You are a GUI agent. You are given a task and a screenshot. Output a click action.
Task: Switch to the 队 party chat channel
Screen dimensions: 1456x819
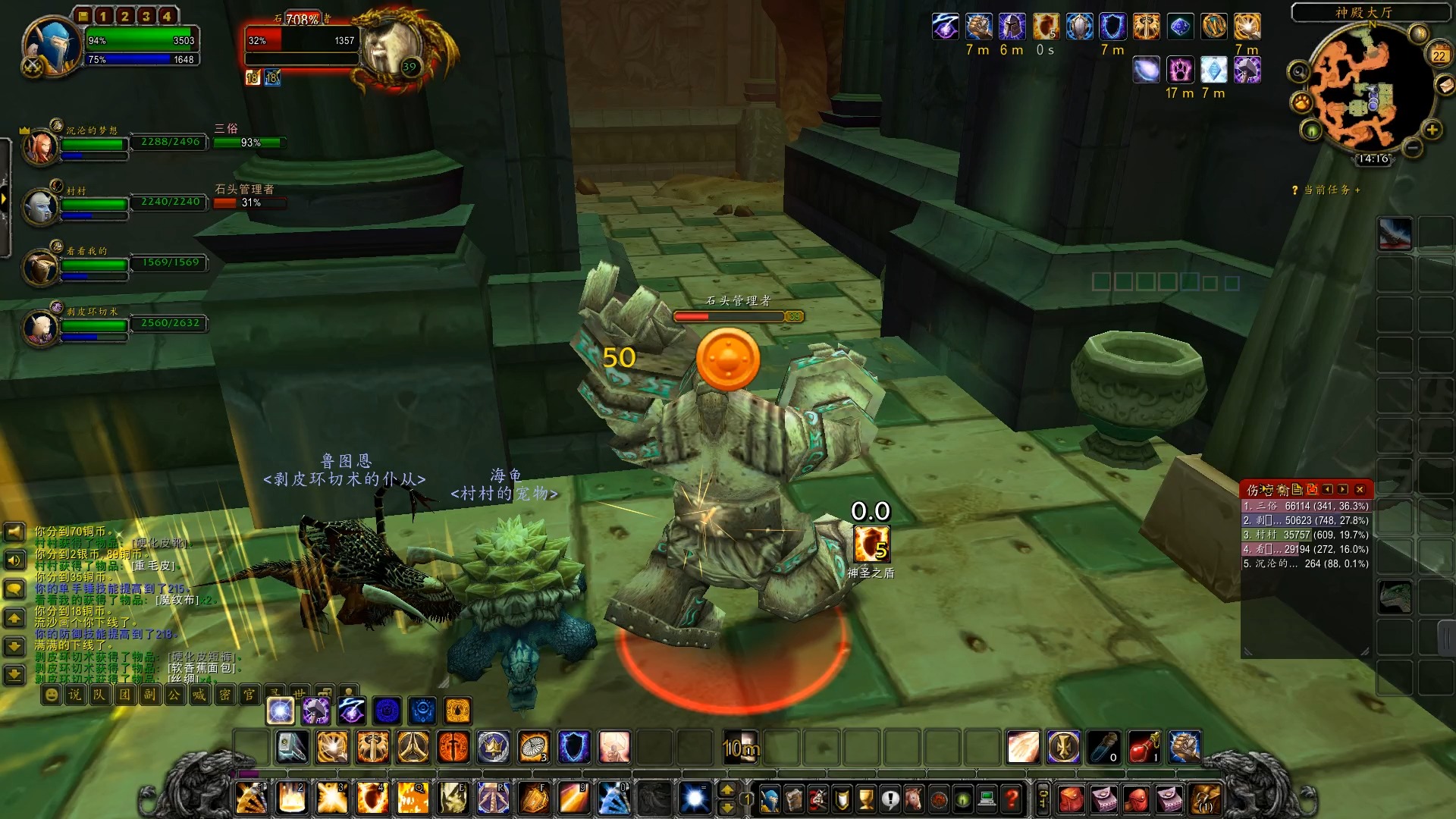pyautogui.click(x=99, y=695)
